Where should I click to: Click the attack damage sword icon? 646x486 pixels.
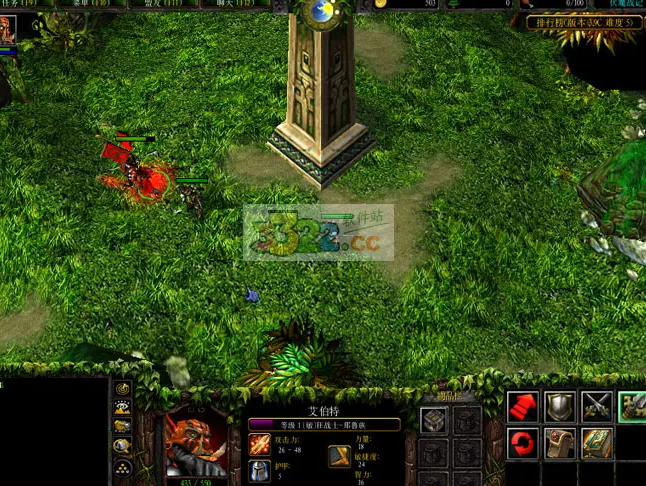click(259, 444)
